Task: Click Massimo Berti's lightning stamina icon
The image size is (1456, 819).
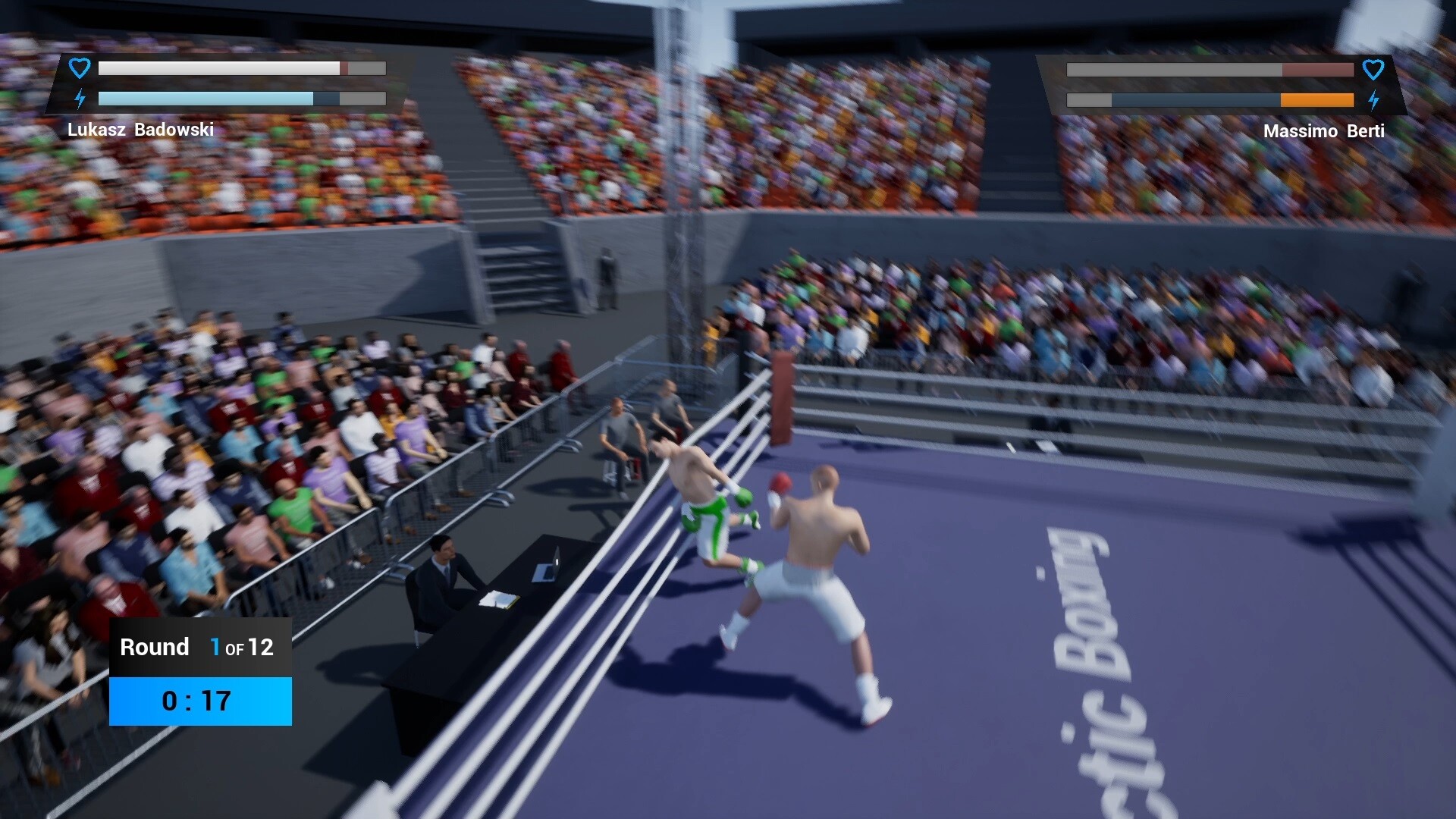Action: (x=1374, y=99)
